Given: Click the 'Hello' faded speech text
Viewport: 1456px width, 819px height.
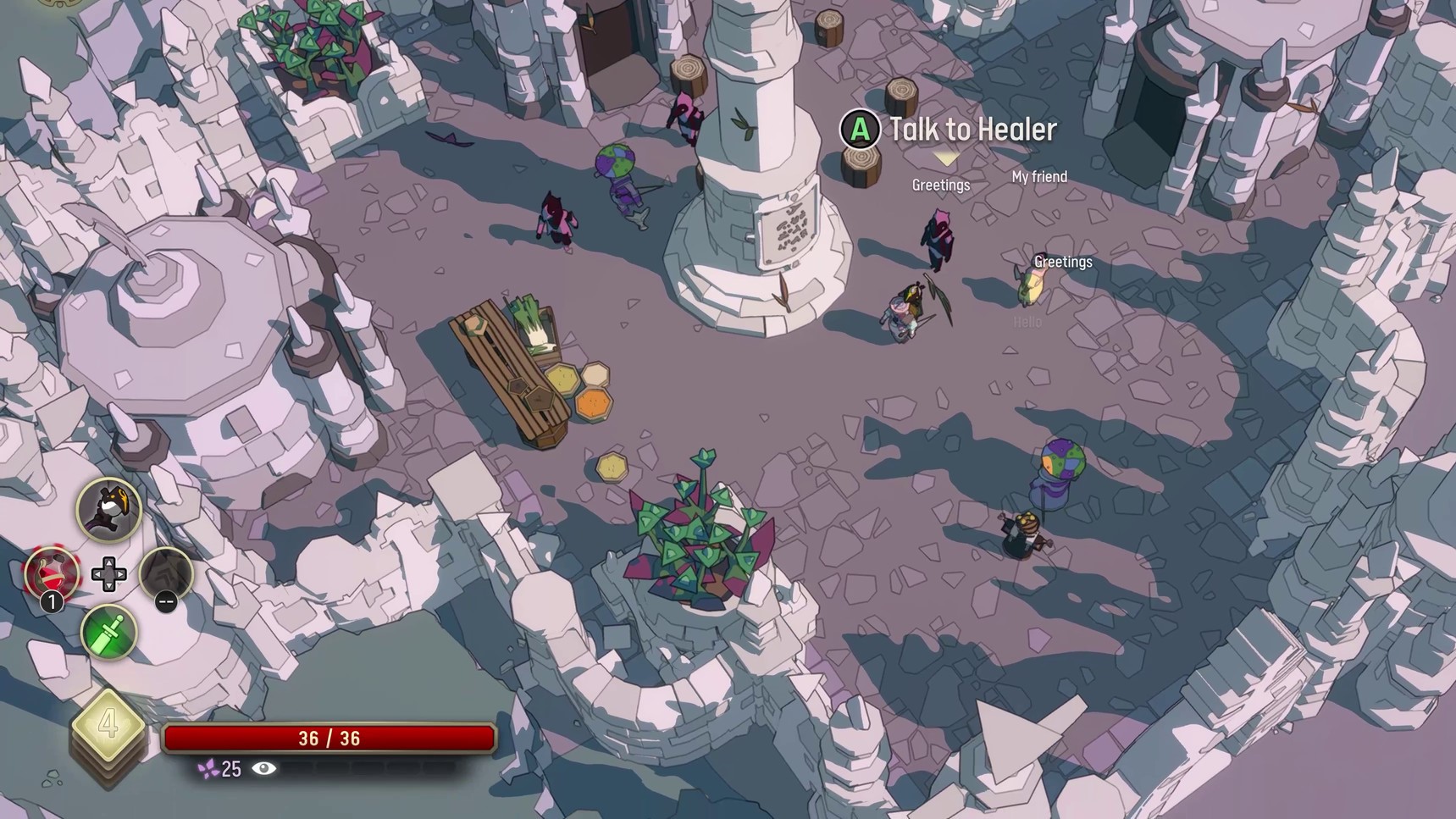Looking at the screenshot, I should click(x=1026, y=322).
